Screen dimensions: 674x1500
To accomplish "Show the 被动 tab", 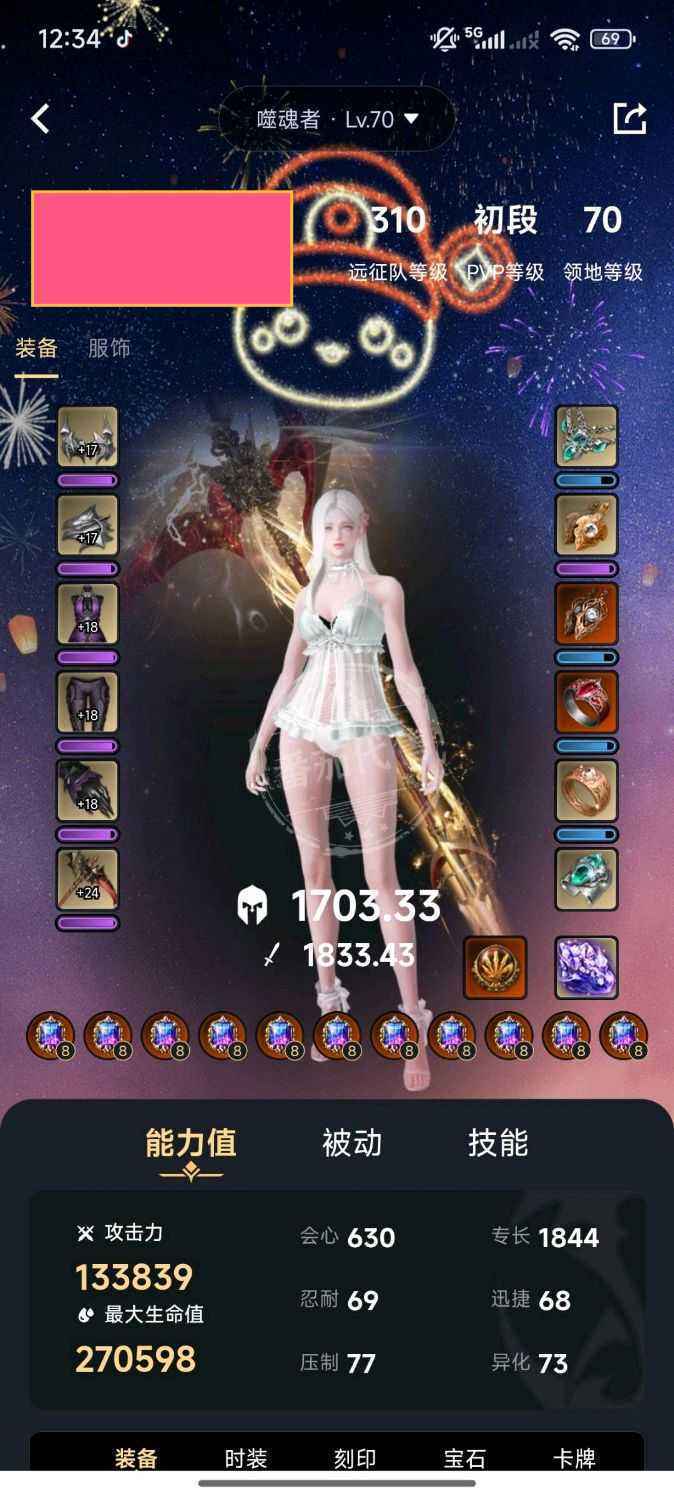I will coord(352,1143).
